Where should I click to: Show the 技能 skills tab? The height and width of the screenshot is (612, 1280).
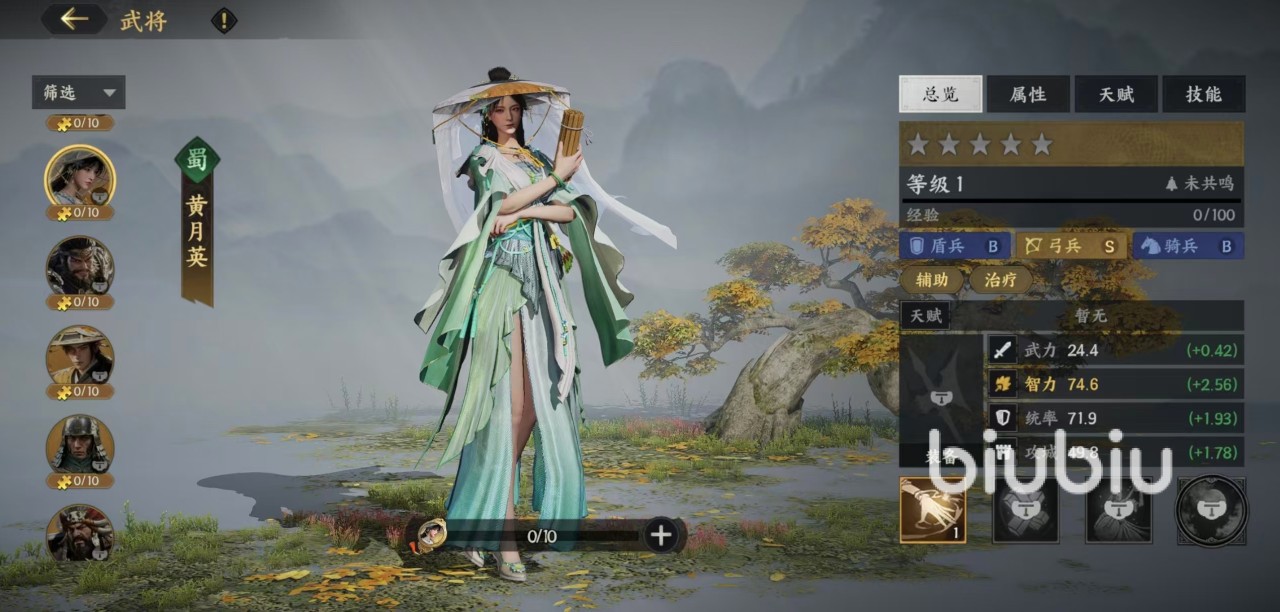[1203, 94]
